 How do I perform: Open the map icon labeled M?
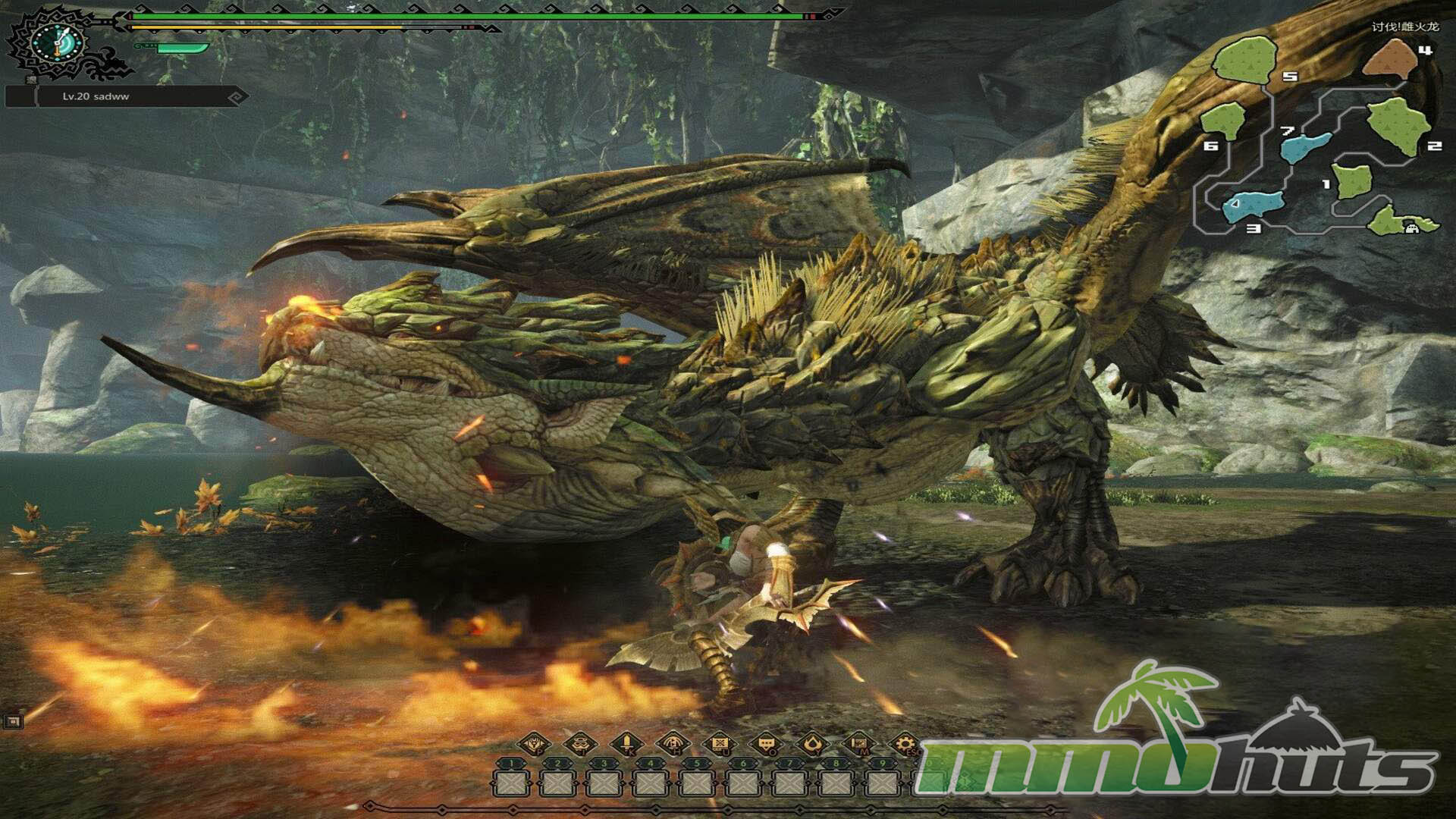click(858, 743)
